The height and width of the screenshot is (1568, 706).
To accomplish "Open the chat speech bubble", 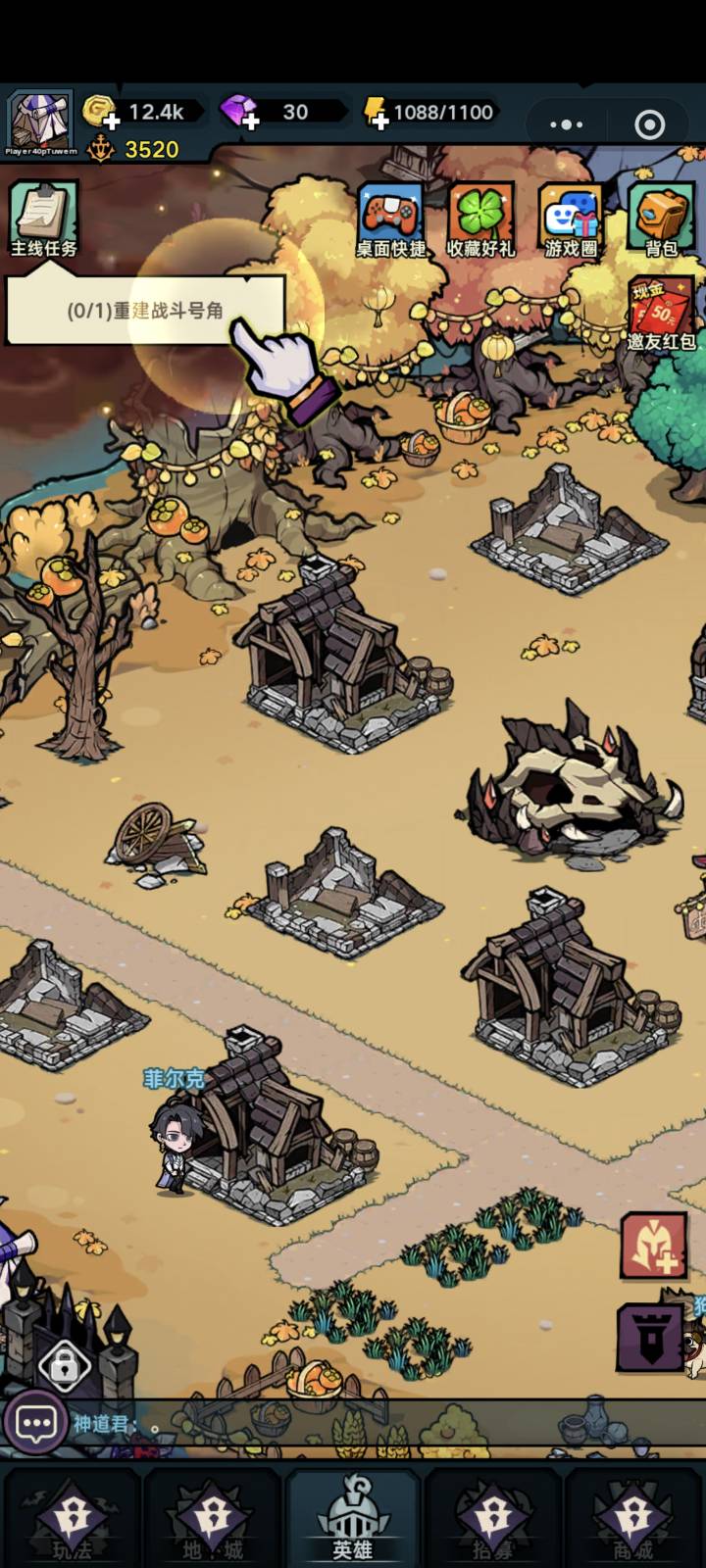I will point(36,1423).
